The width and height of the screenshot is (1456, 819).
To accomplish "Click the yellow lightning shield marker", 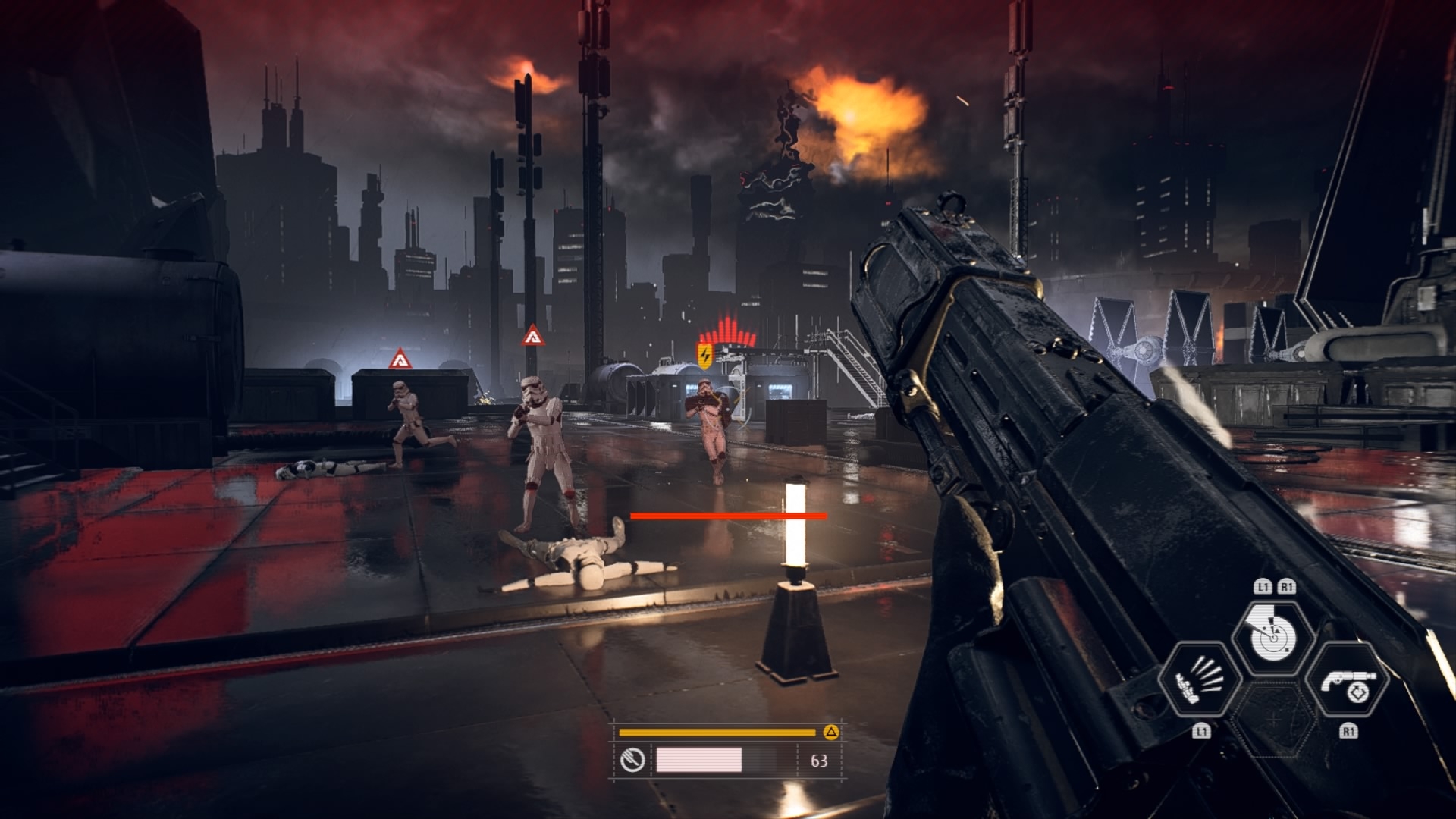I will coord(704,355).
